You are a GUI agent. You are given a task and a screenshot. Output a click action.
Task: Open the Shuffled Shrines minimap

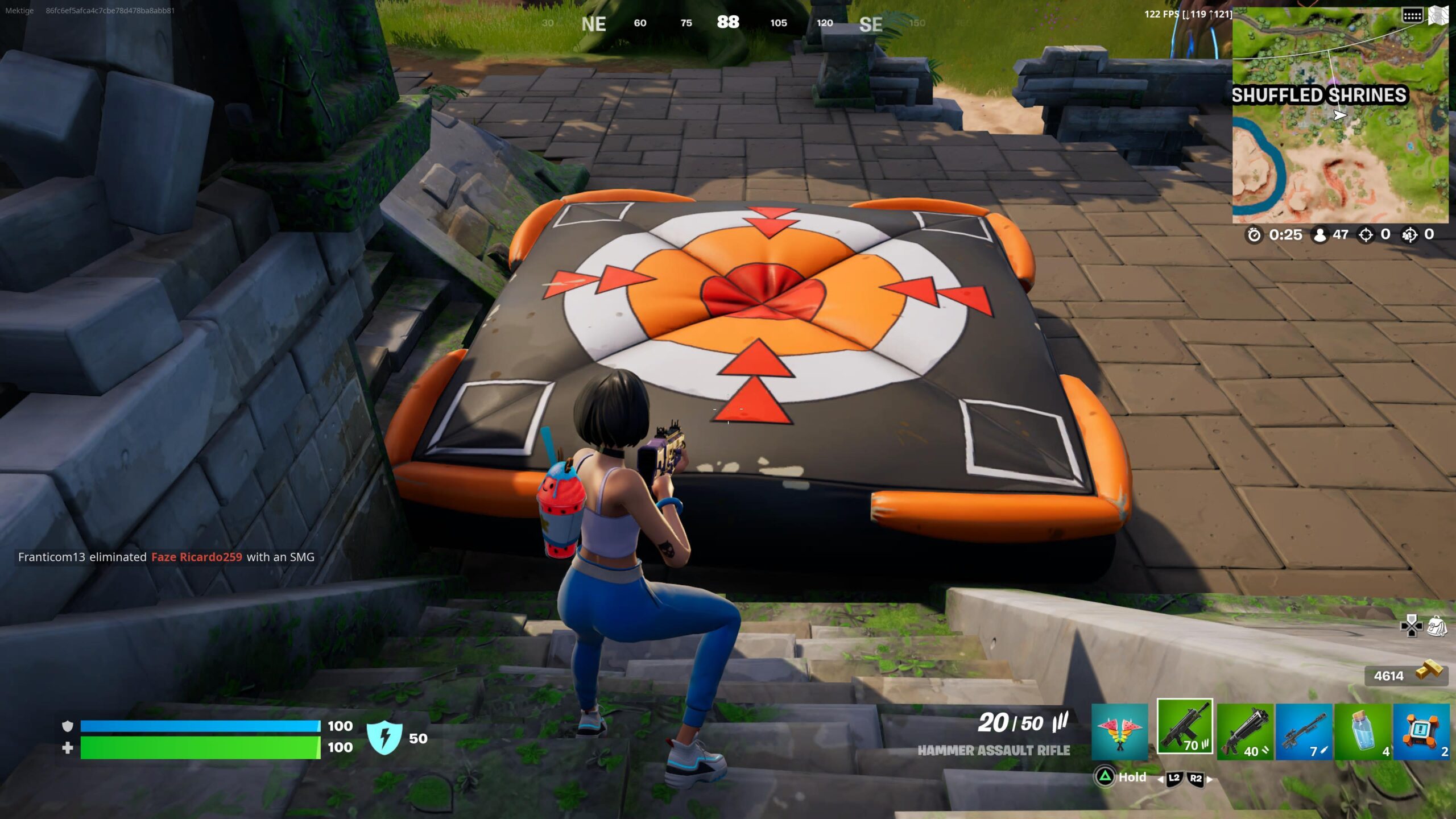(x=1339, y=117)
